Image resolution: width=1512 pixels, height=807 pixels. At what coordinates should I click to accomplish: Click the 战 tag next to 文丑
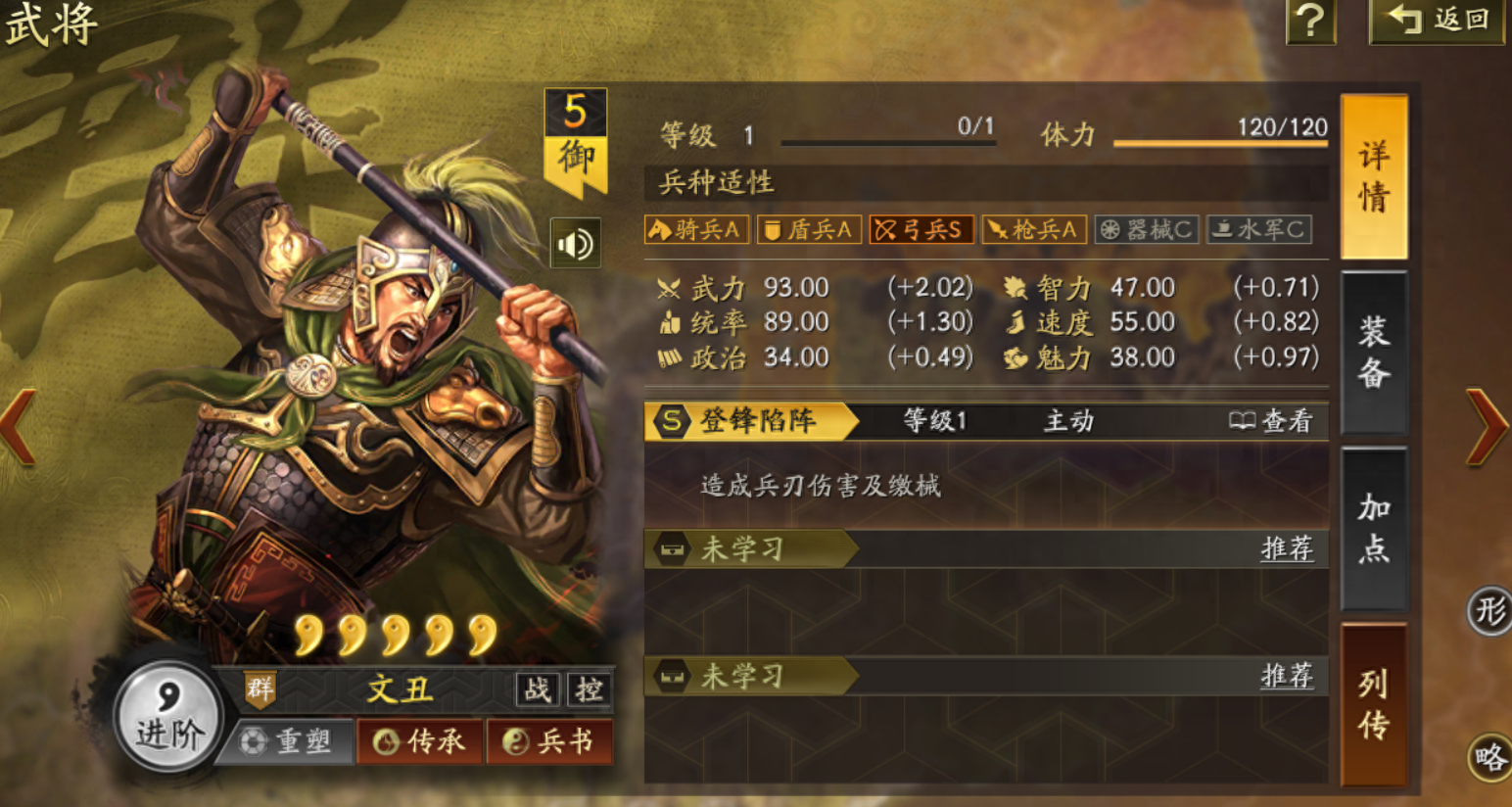click(x=537, y=689)
